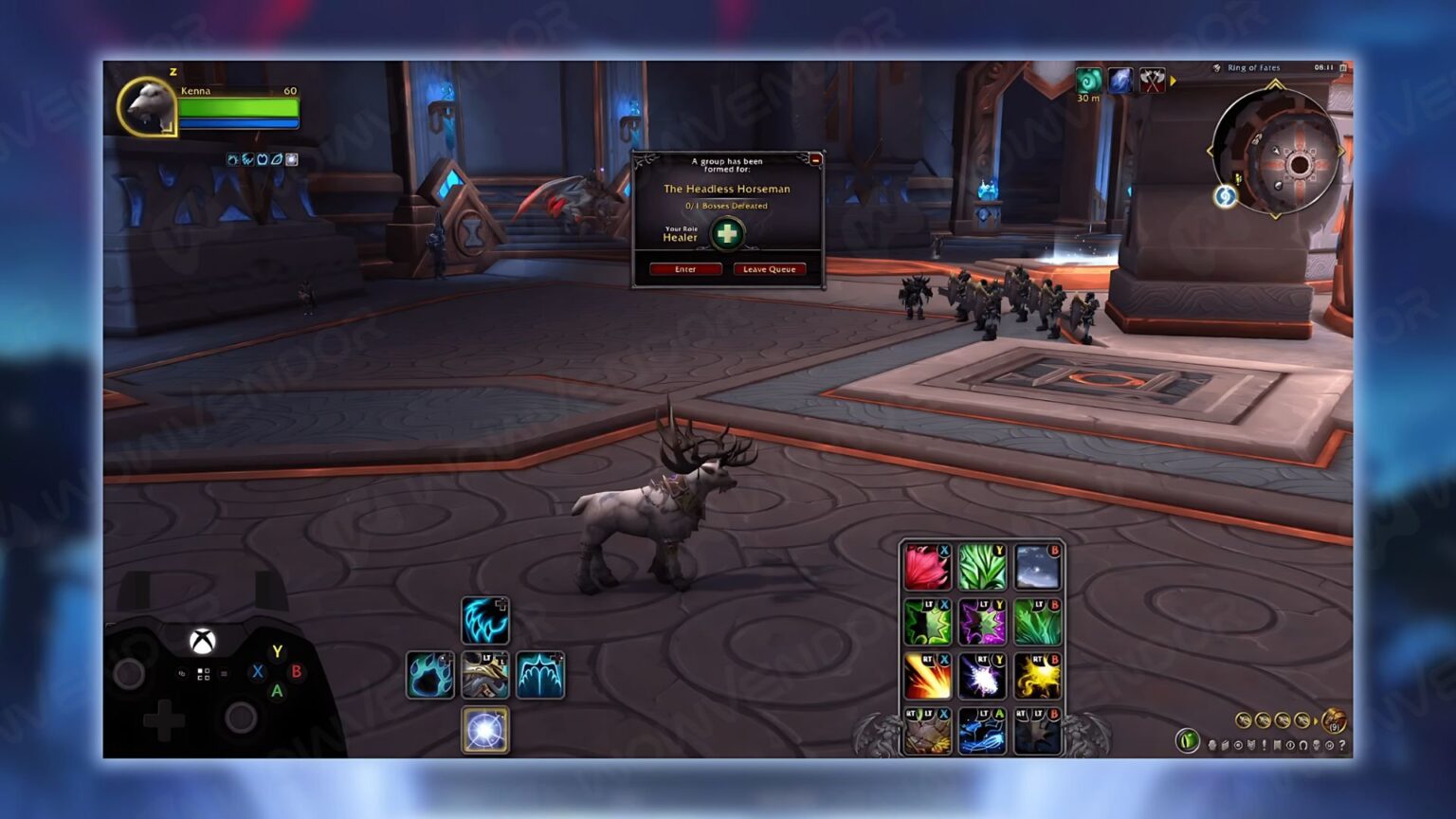This screenshot has height=819, width=1456.
Task: Click the help question mark icon
Action: 1341,746
